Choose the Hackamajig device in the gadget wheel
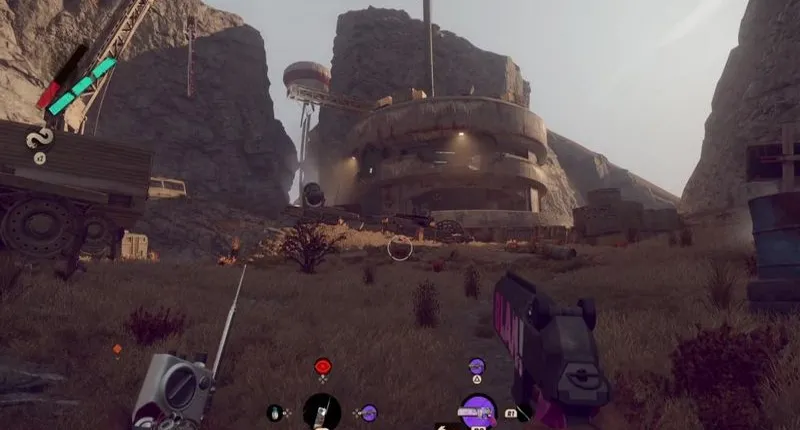Image resolution: width=800 pixels, height=430 pixels. 322,411
